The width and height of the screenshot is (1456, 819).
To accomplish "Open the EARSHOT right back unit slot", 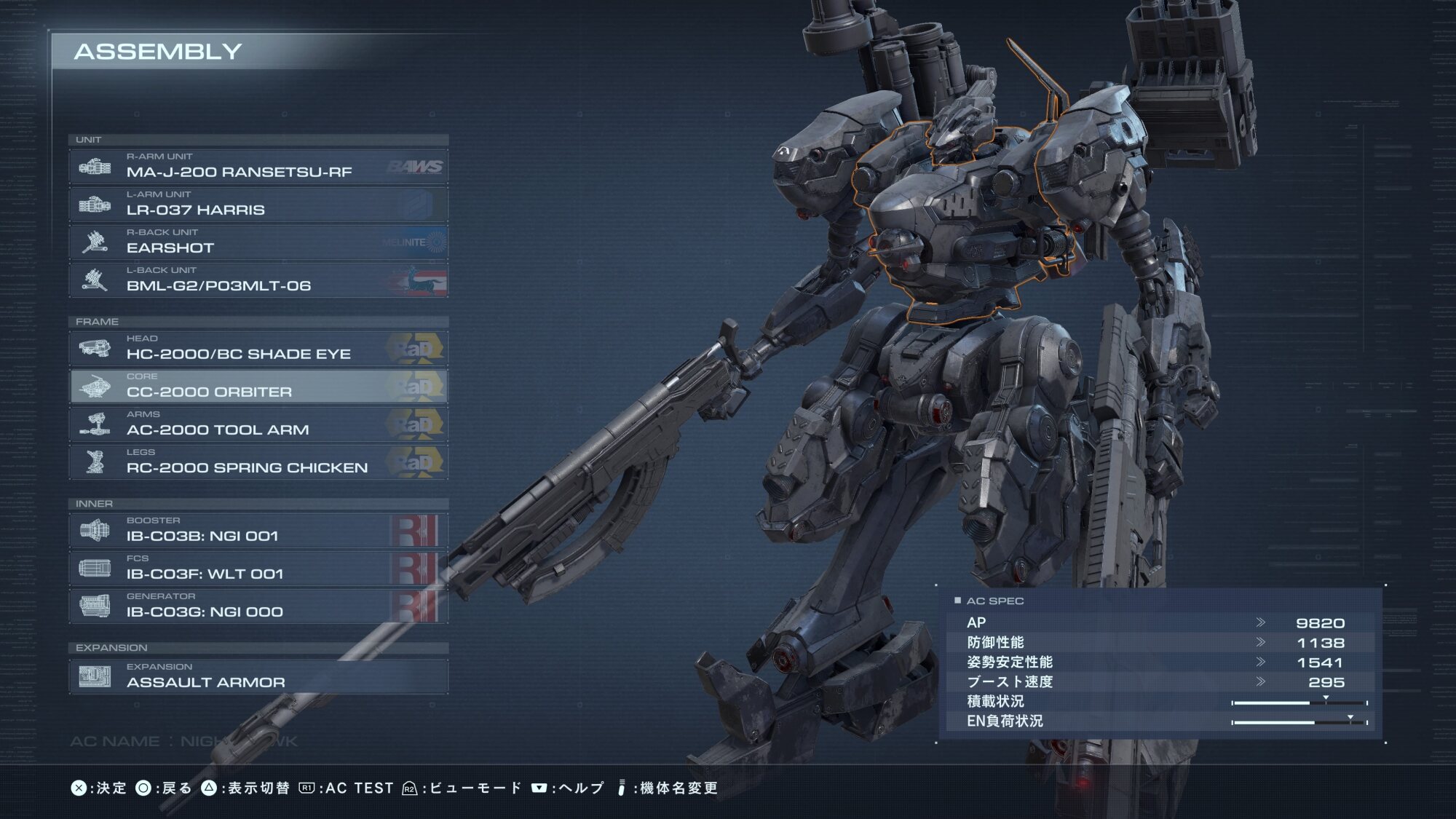I will tap(258, 242).
